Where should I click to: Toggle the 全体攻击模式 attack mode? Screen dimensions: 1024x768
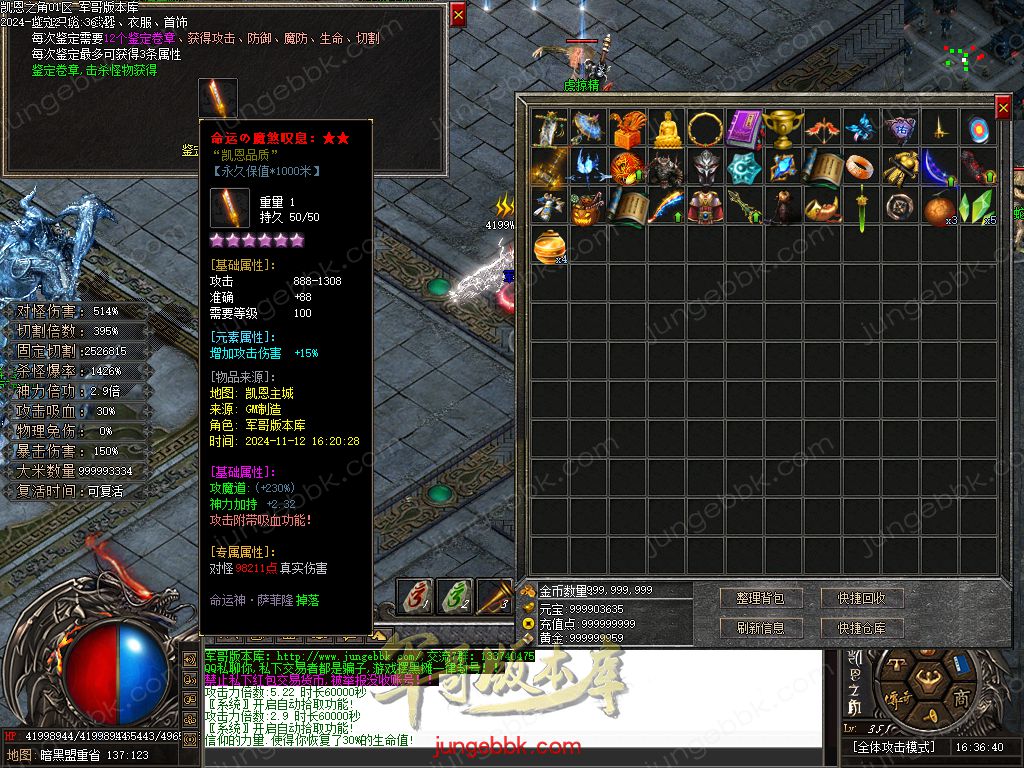893,747
